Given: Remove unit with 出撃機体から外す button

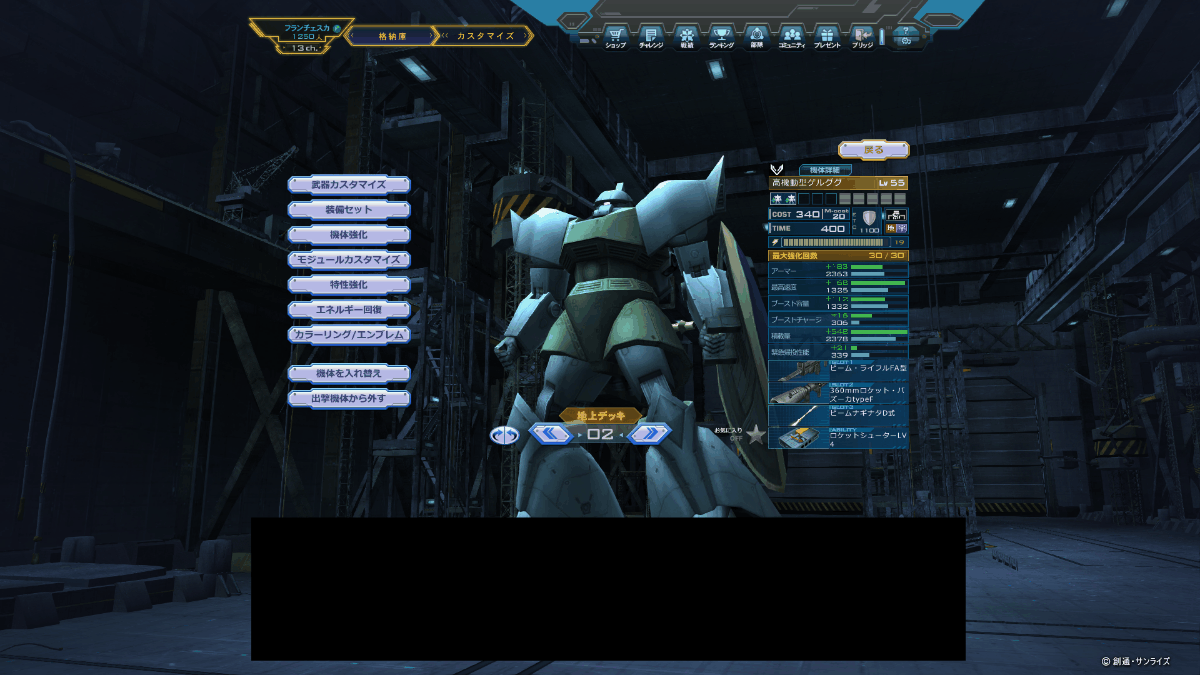Looking at the screenshot, I should coord(349,398).
